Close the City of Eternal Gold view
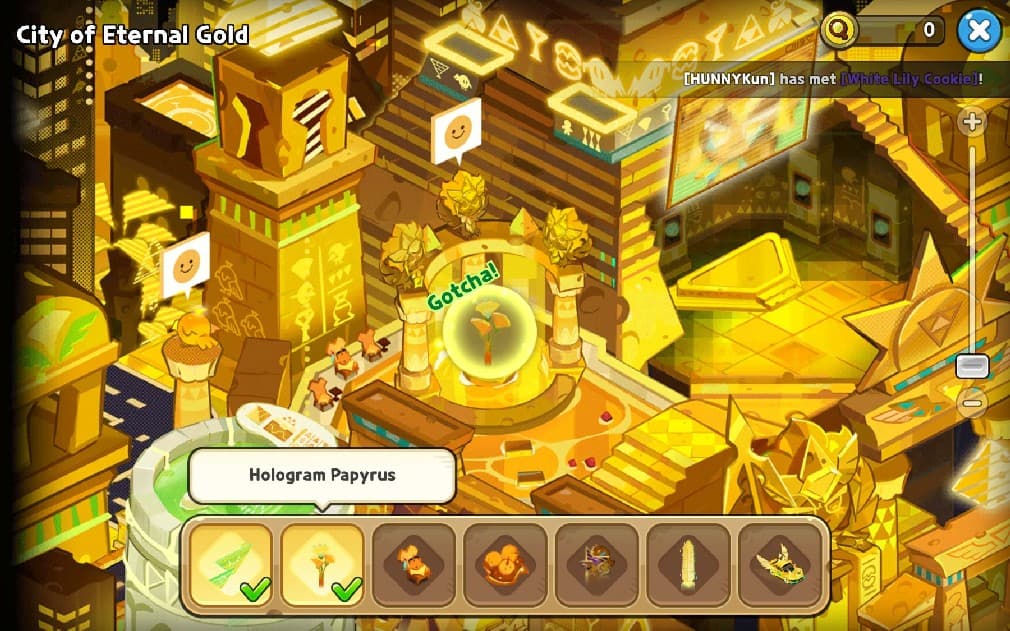 (978, 31)
